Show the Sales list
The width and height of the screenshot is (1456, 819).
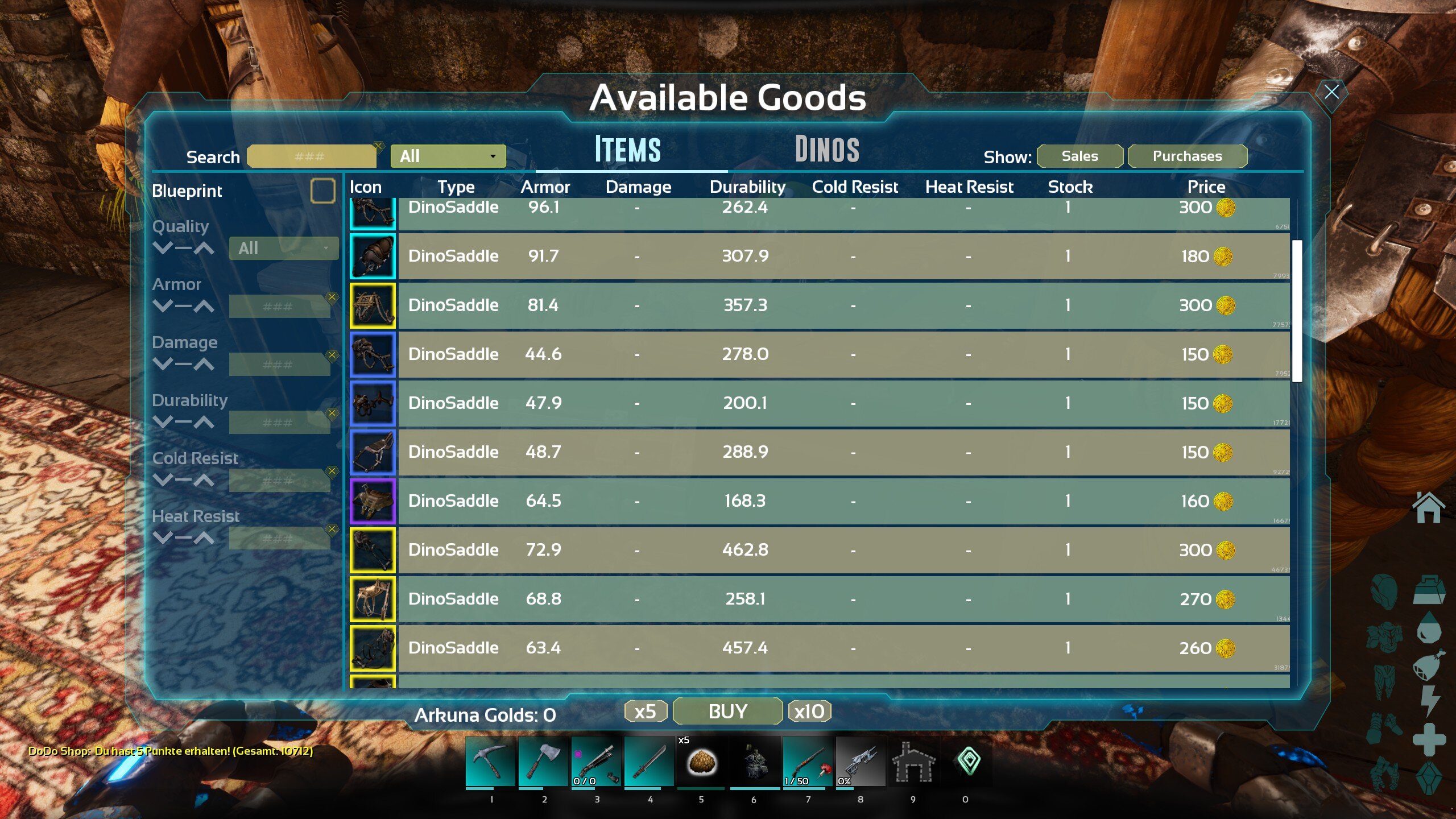pyautogui.click(x=1079, y=156)
